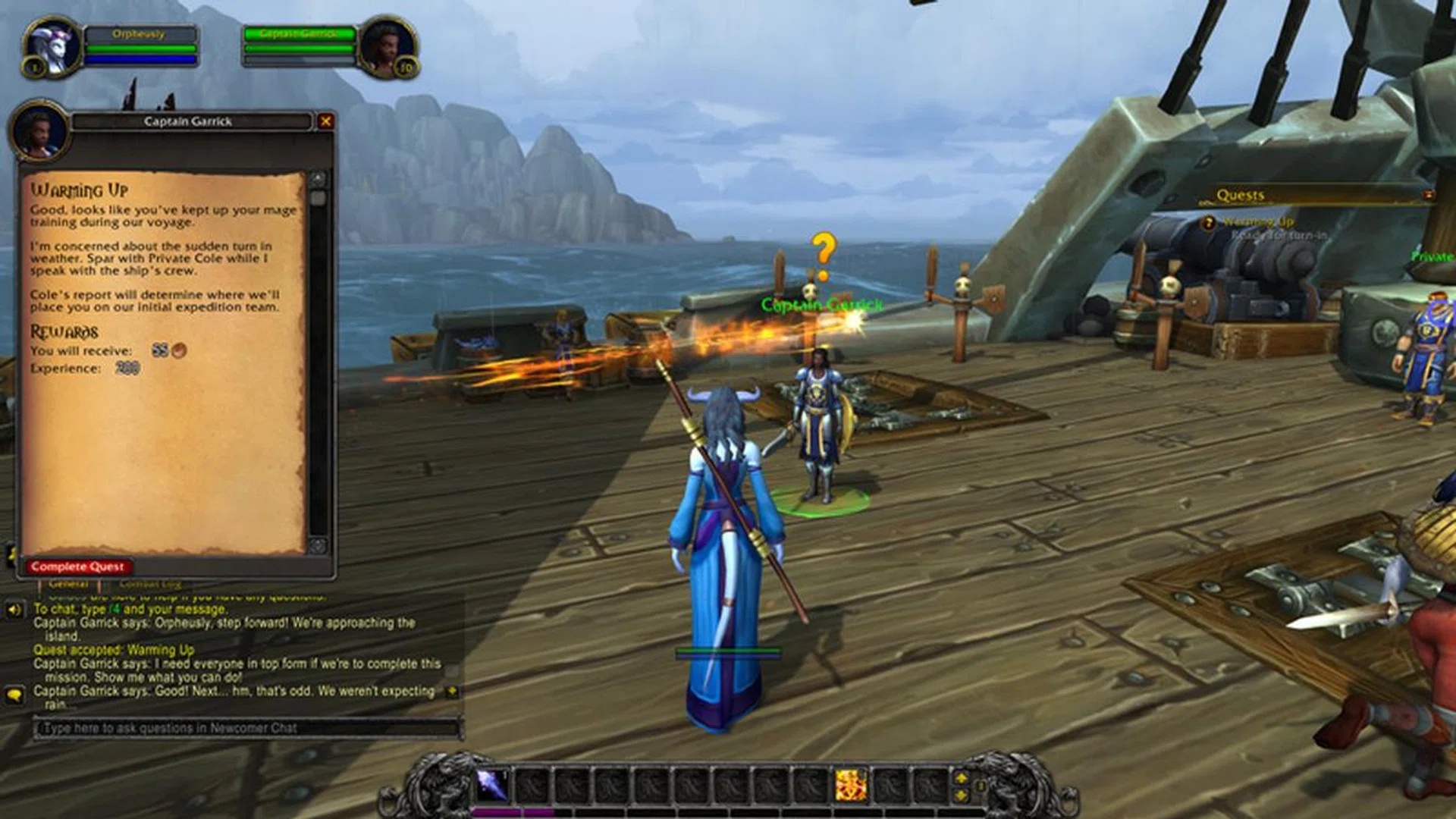The image size is (1456, 819).
Task: Collapse the Quests tracker header
Action: [x=1428, y=195]
